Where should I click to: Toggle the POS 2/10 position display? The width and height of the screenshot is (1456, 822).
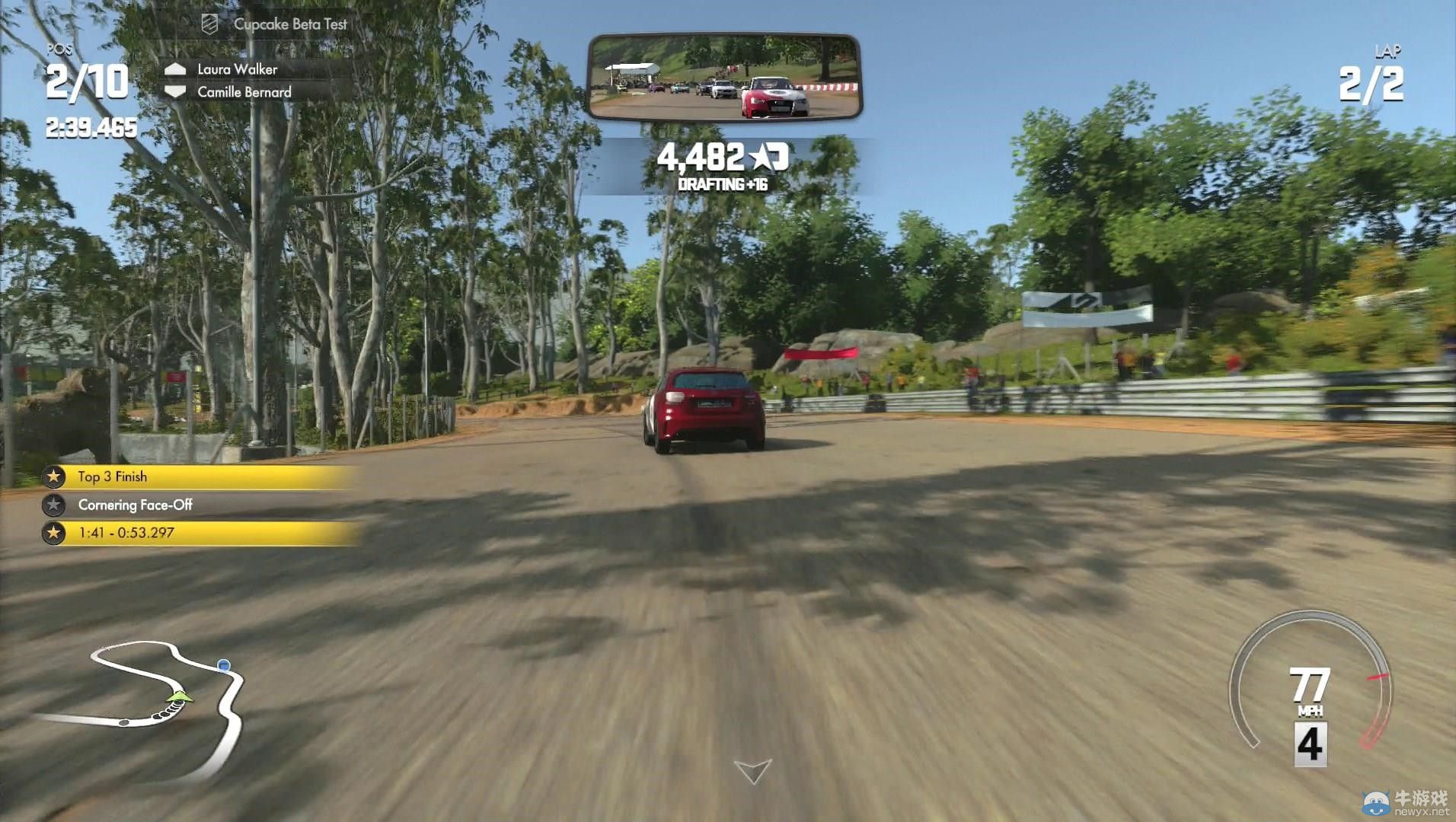(86, 78)
